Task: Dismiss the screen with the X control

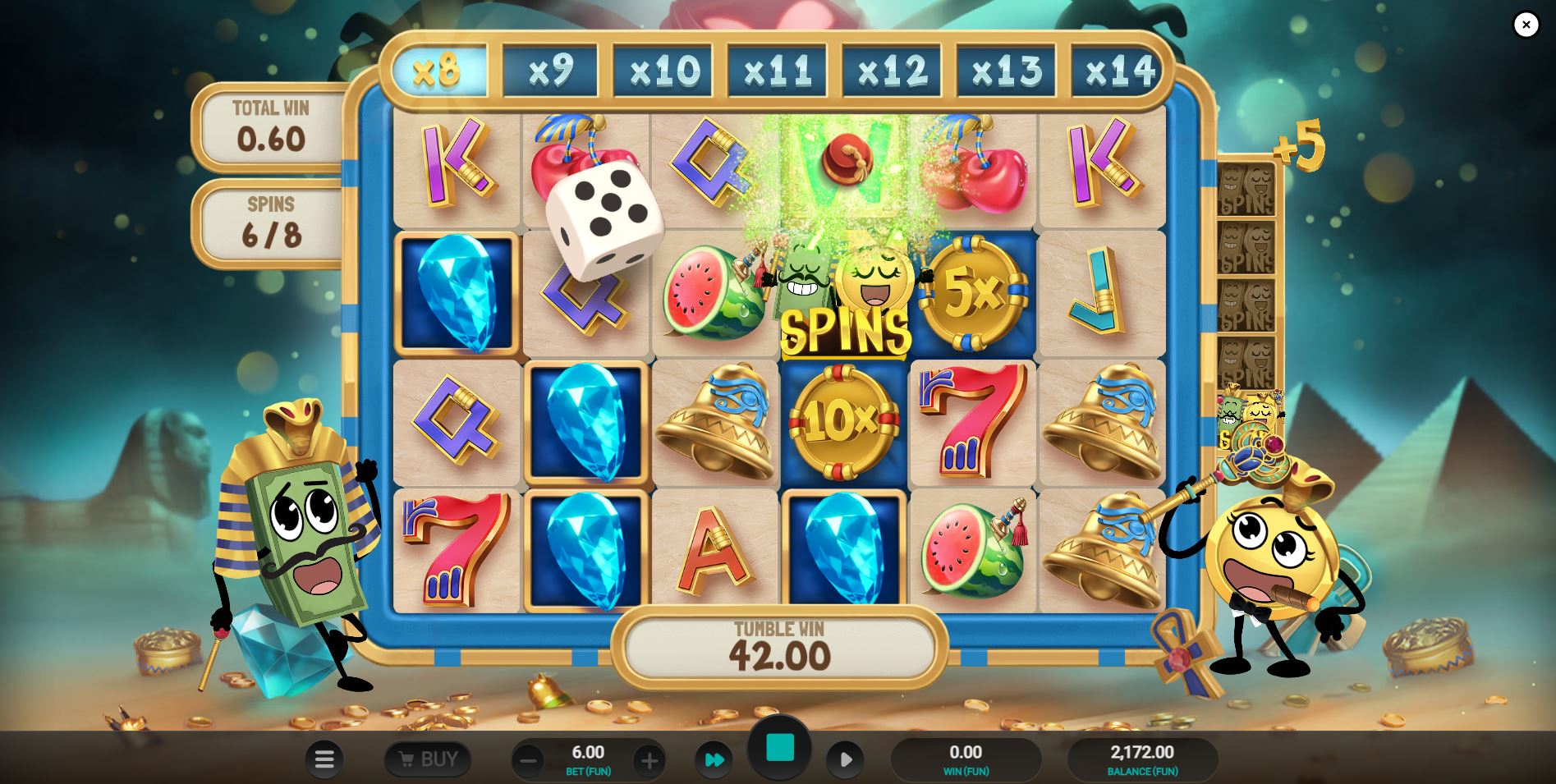Action: pos(1526,25)
